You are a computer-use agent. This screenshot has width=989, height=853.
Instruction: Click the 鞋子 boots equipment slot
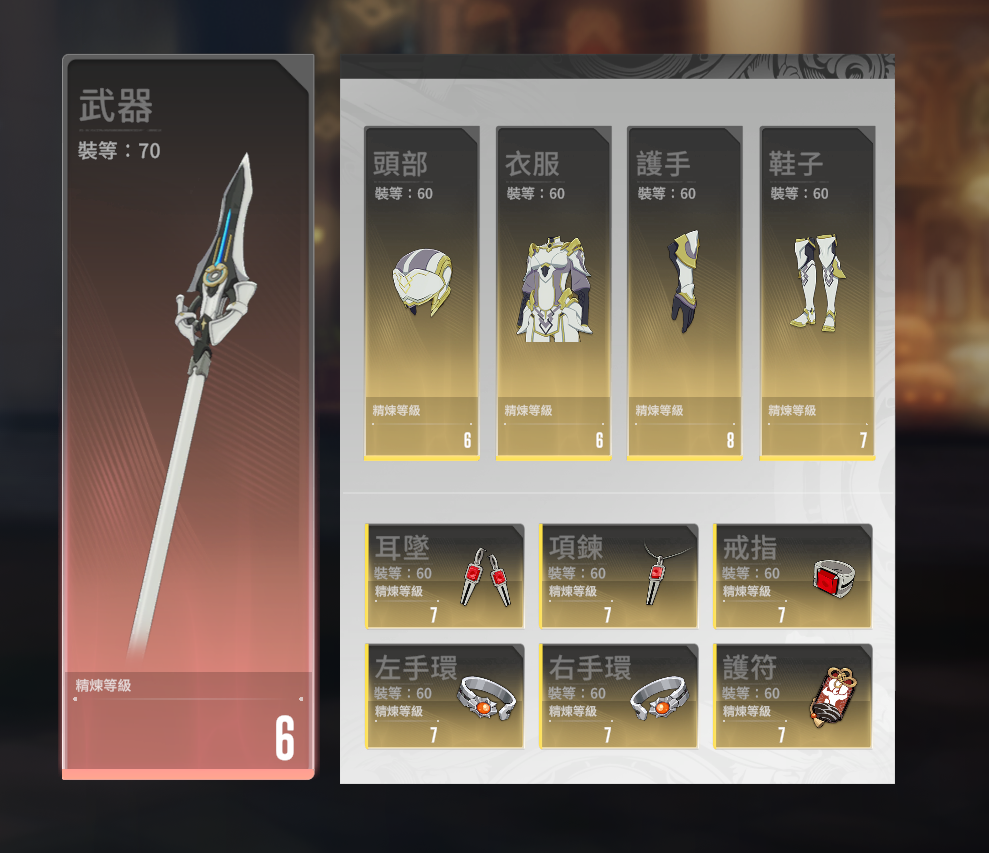coord(817,293)
